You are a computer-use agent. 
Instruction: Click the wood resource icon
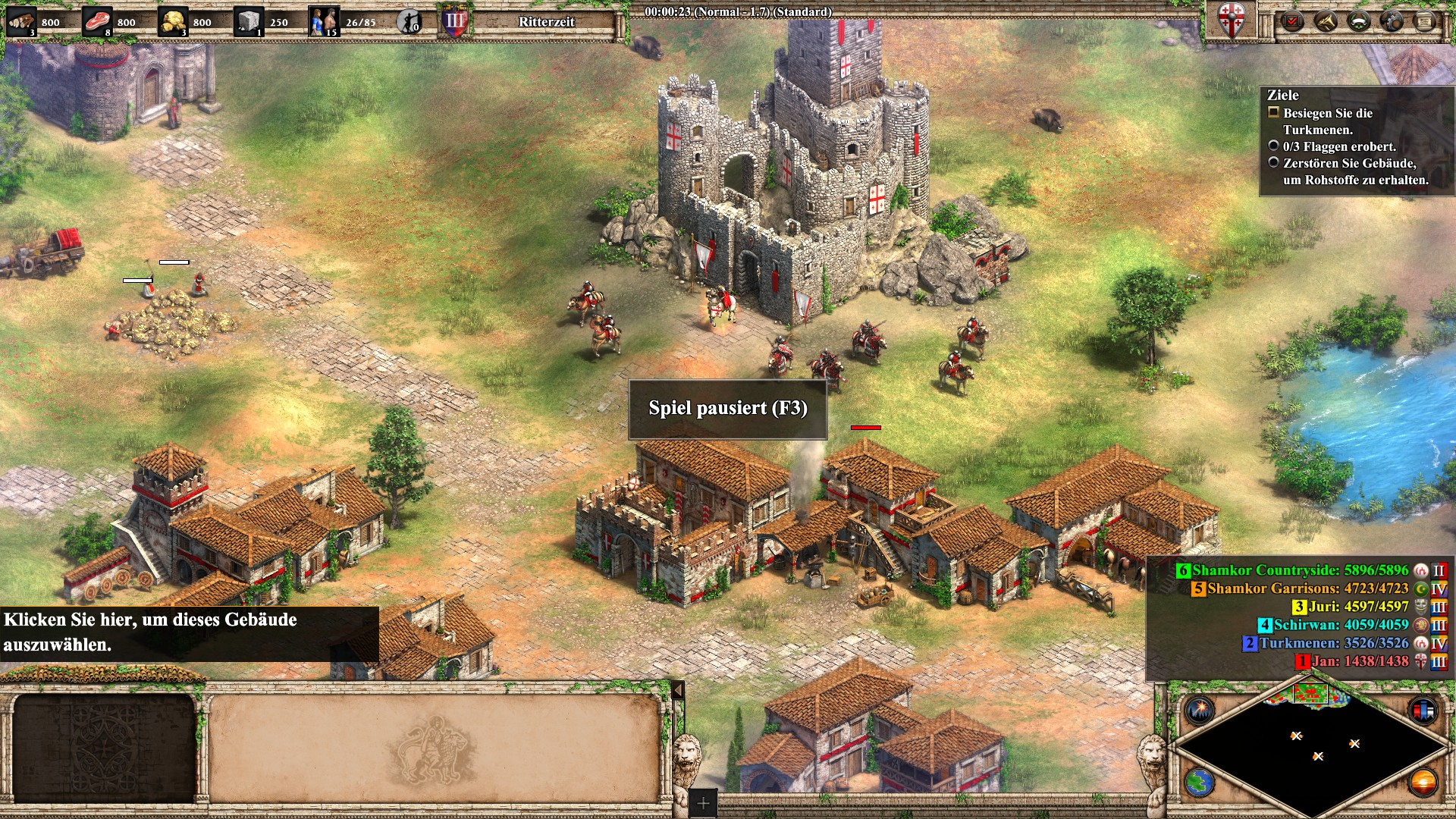click(x=20, y=21)
